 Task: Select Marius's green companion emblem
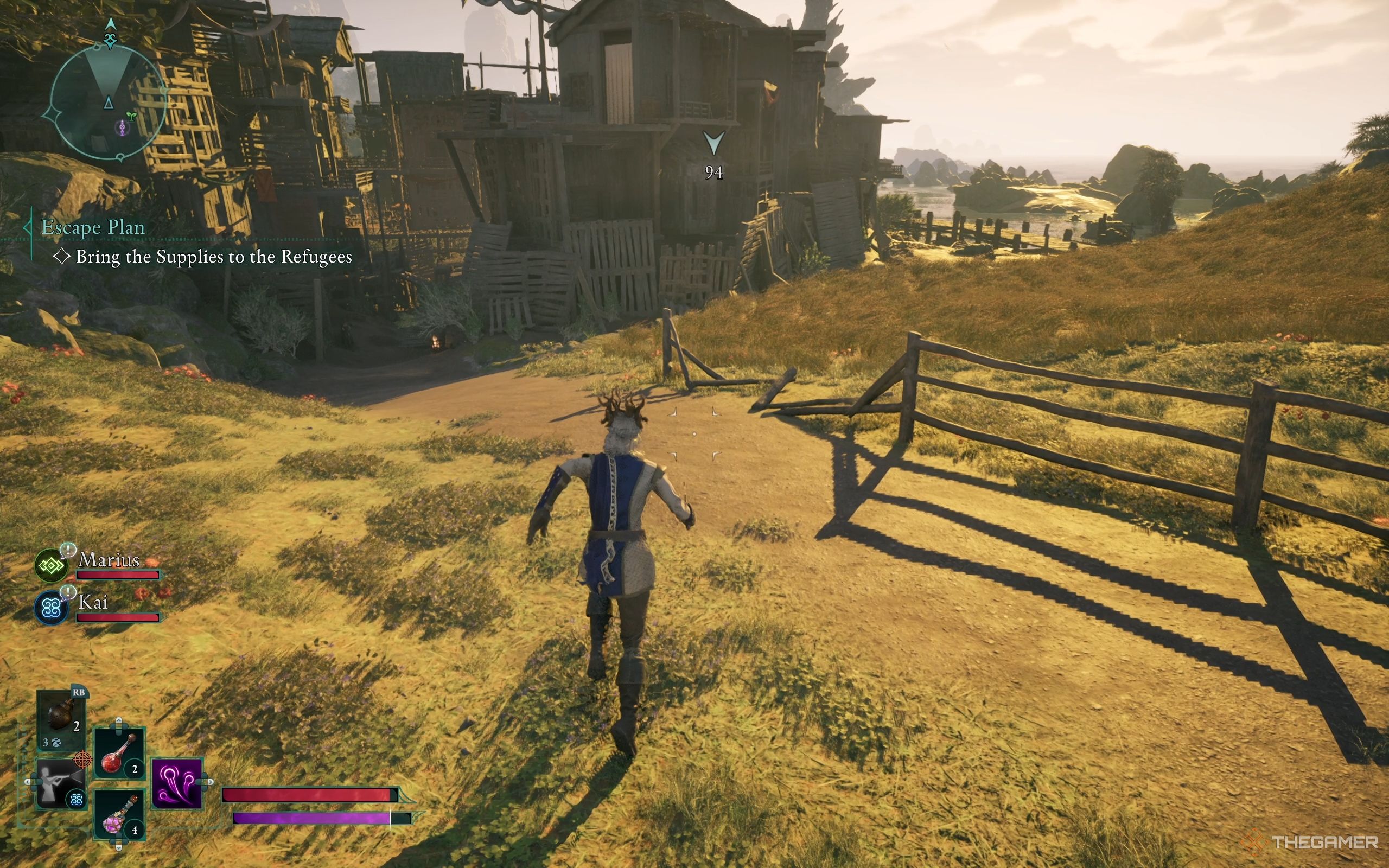51,566
